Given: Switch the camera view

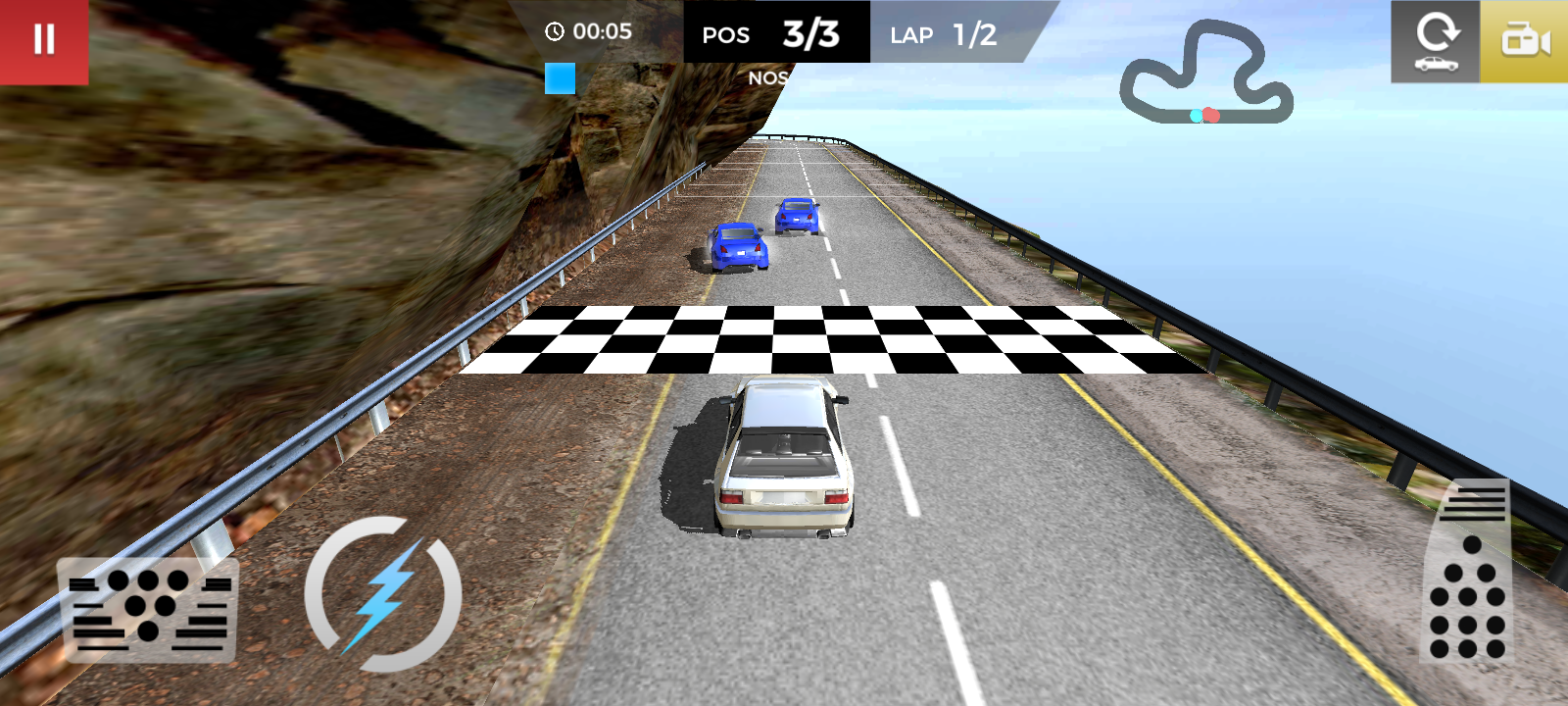Looking at the screenshot, I should point(1524,41).
